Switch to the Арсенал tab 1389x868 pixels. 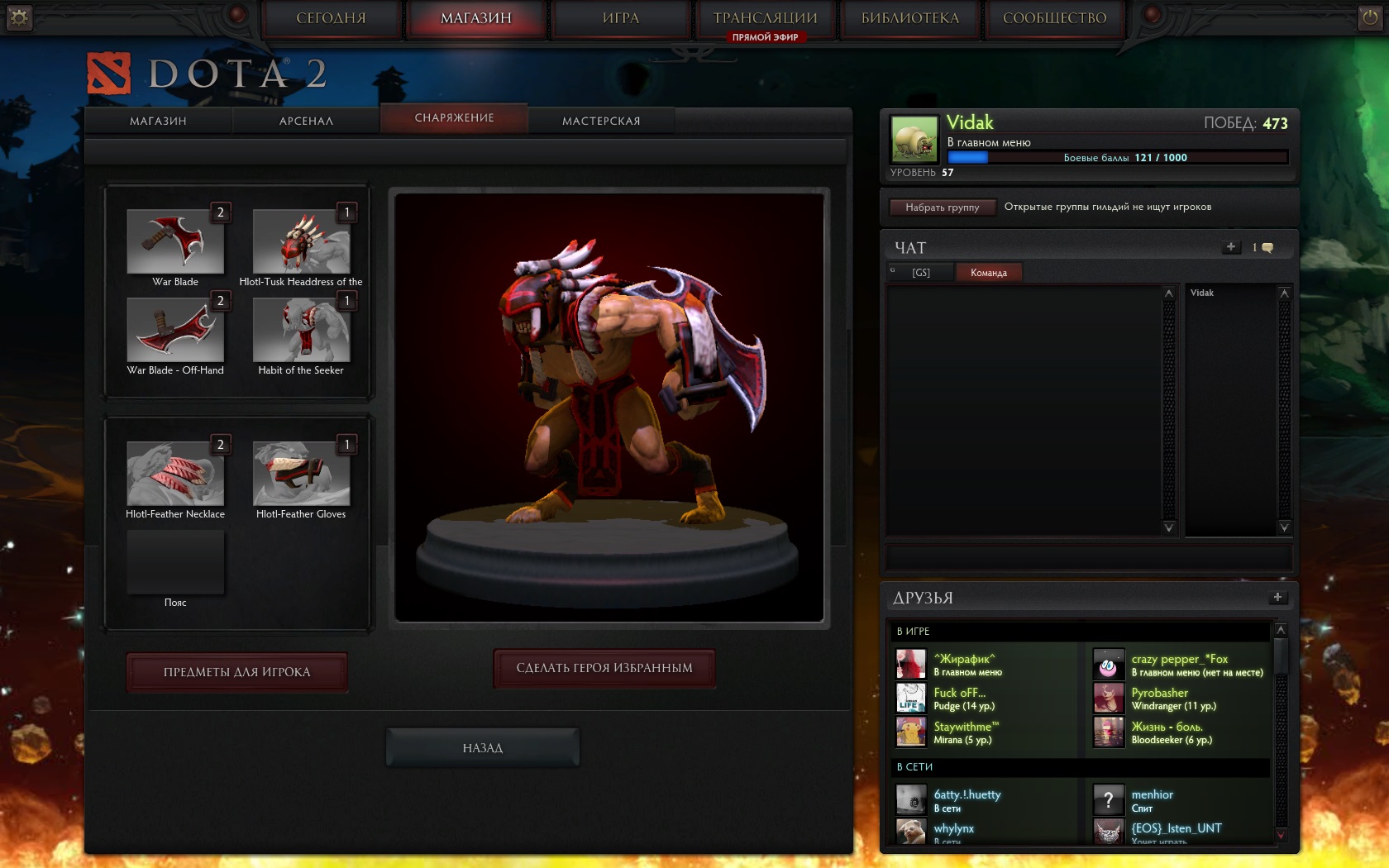tap(306, 121)
